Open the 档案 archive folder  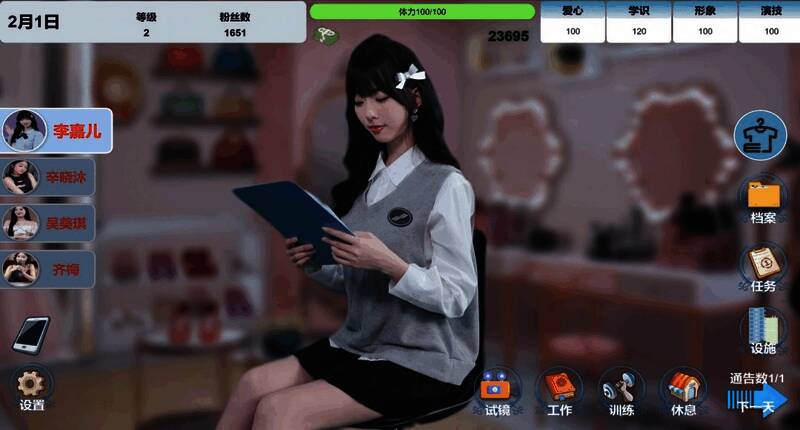coord(762,198)
